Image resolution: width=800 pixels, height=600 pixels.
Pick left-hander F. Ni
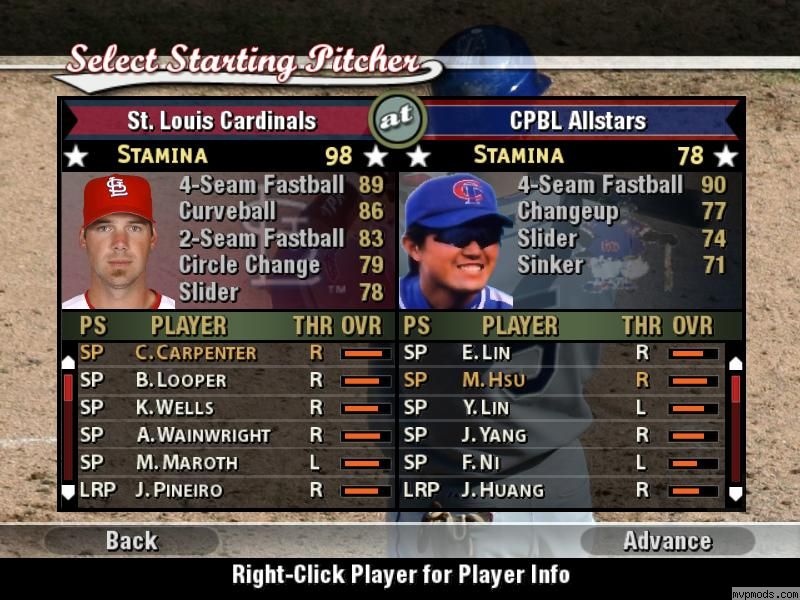(480, 462)
